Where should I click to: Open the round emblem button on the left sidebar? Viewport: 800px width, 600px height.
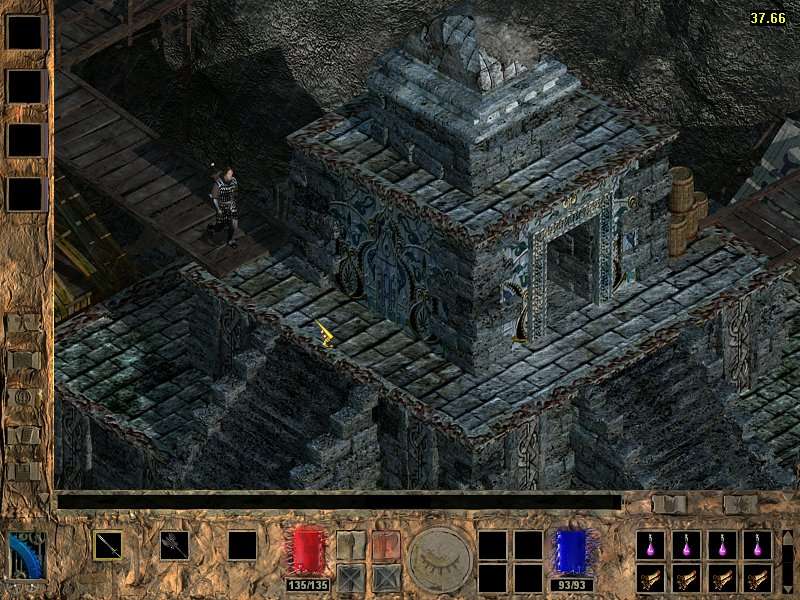pyautogui.click(x=22, y=398)
